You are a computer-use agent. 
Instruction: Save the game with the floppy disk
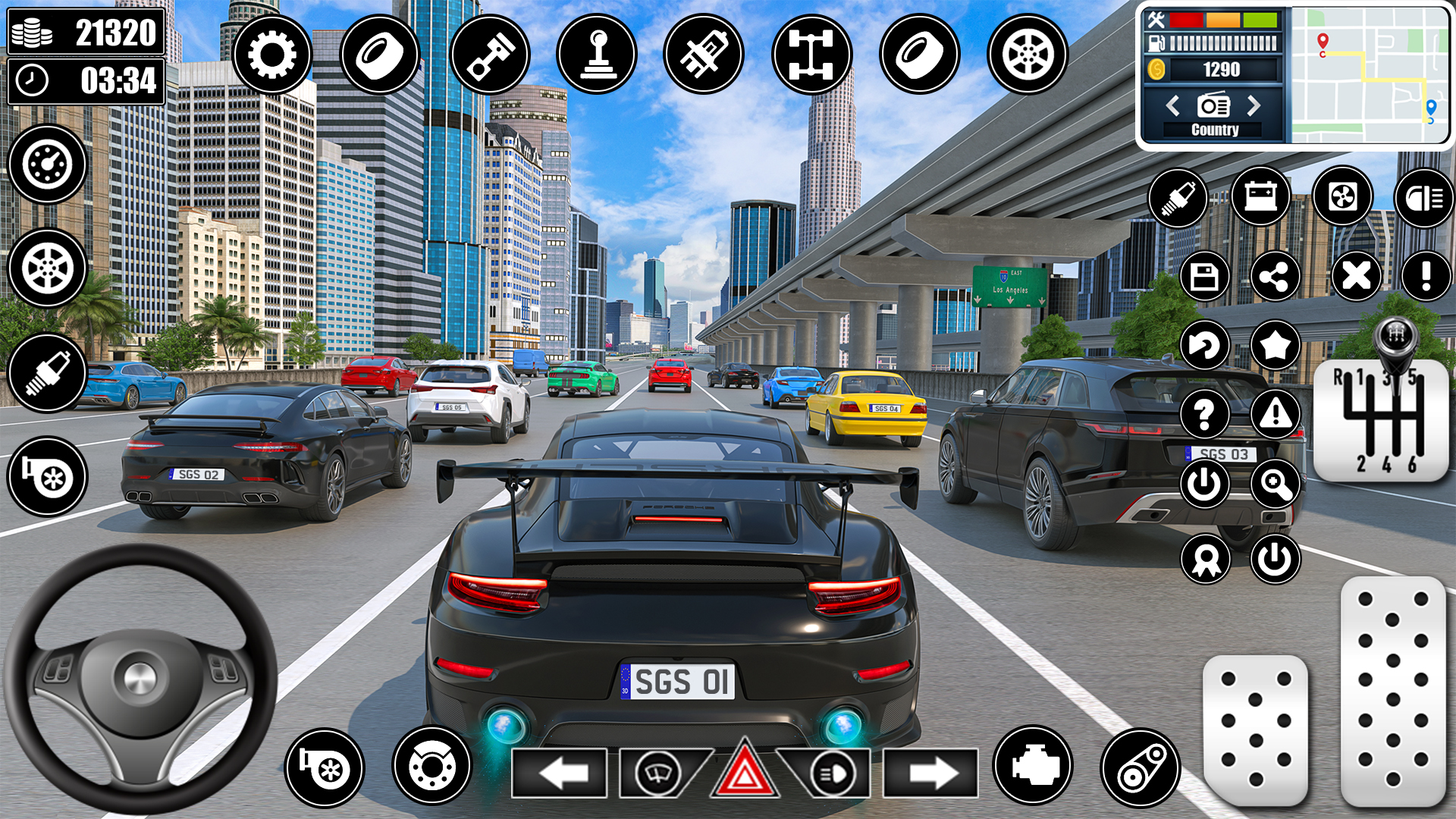click(x=1204, y=277)
